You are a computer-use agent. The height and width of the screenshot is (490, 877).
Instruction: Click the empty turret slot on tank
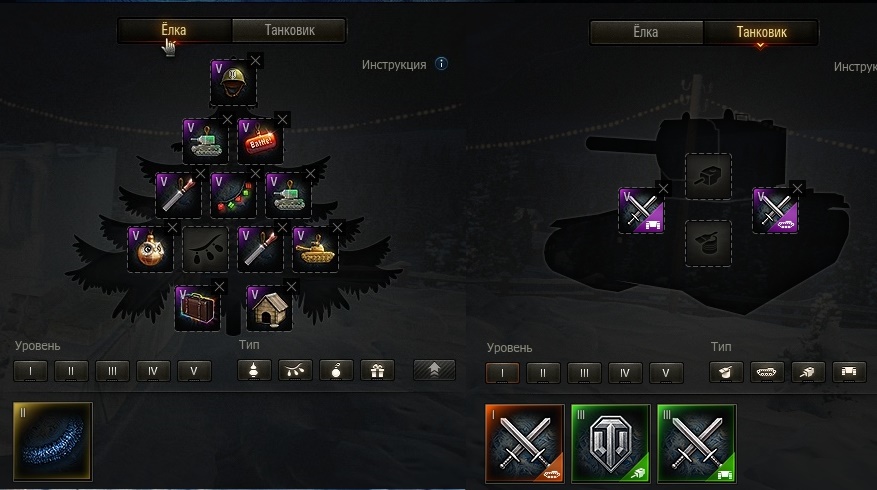[x=707, y=176]
